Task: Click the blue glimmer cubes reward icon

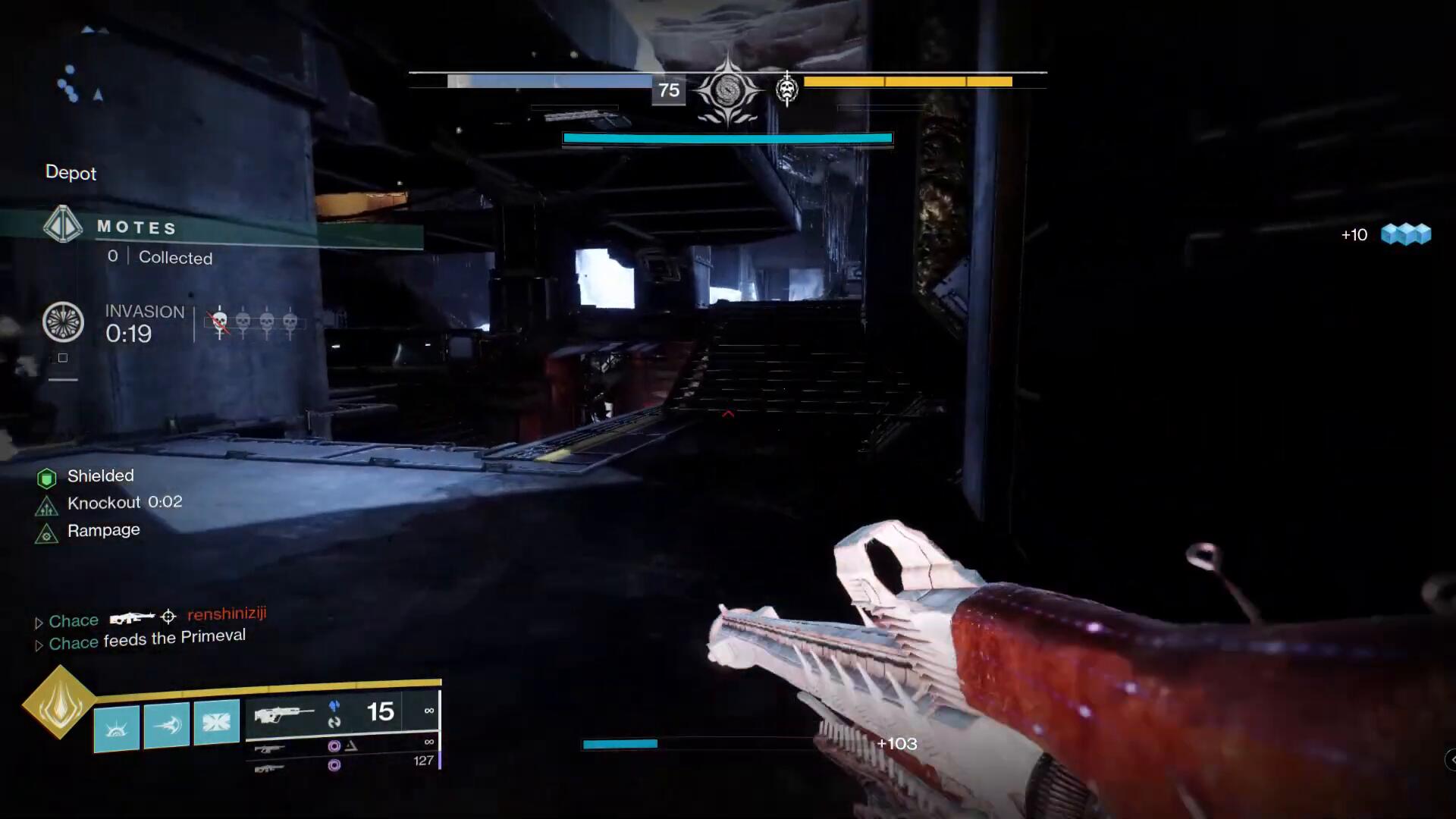Action: (1405, 234)
